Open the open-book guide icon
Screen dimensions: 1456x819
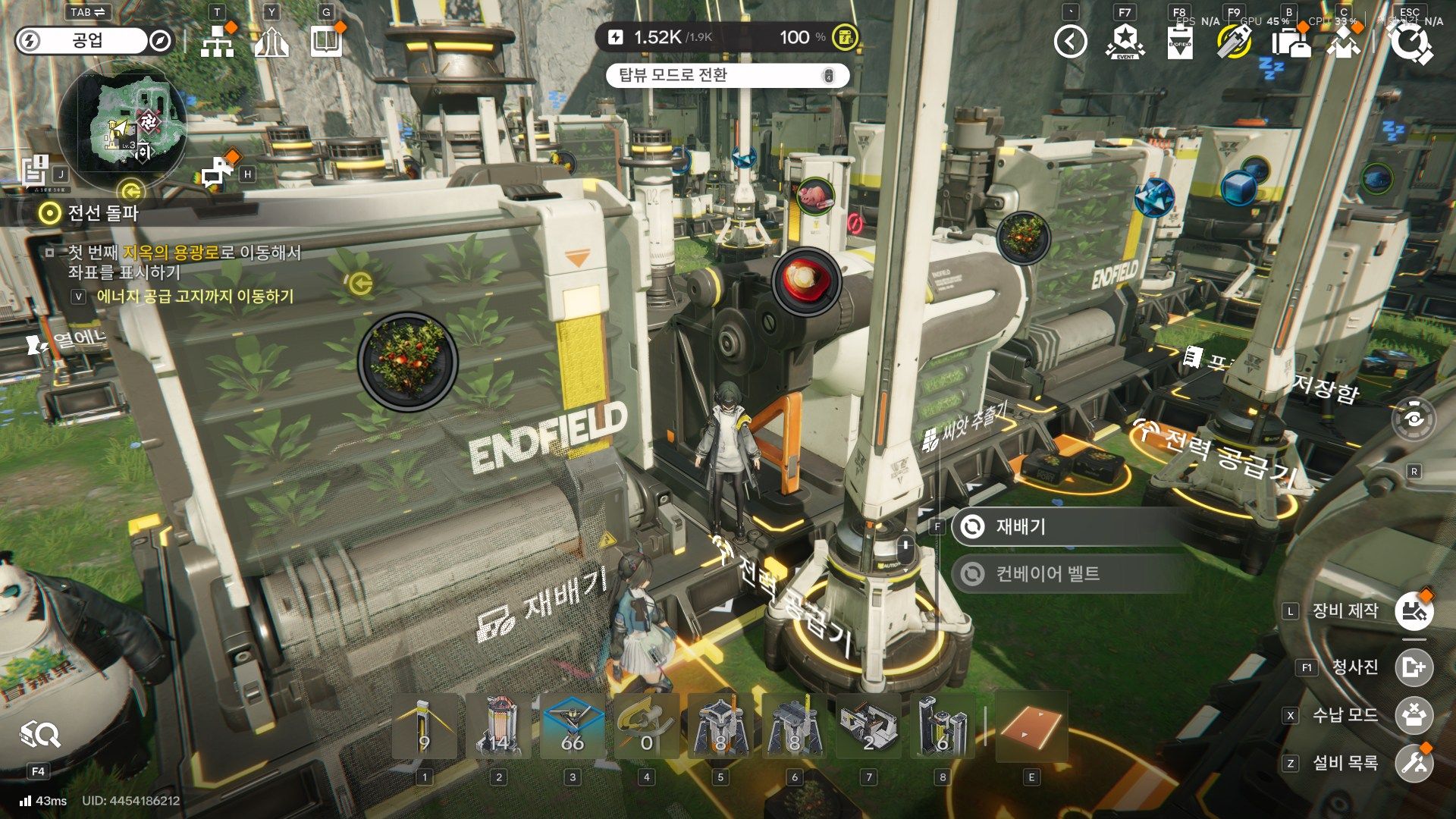(326, 42)
